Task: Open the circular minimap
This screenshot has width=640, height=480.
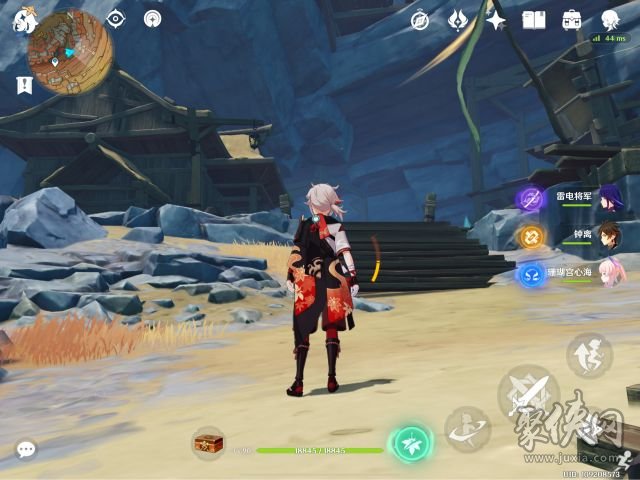Action: (70, 52)
